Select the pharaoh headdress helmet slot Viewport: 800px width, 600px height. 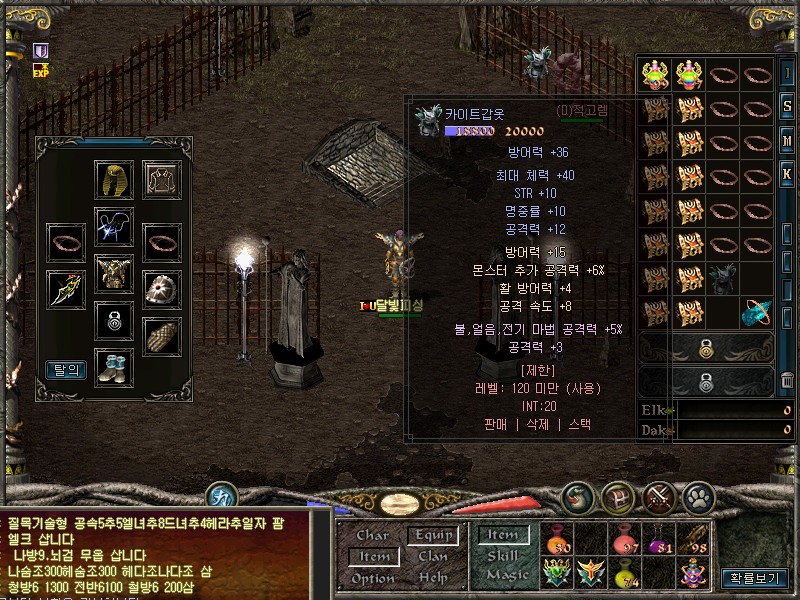pyautogui.click(x=114, y=179)
